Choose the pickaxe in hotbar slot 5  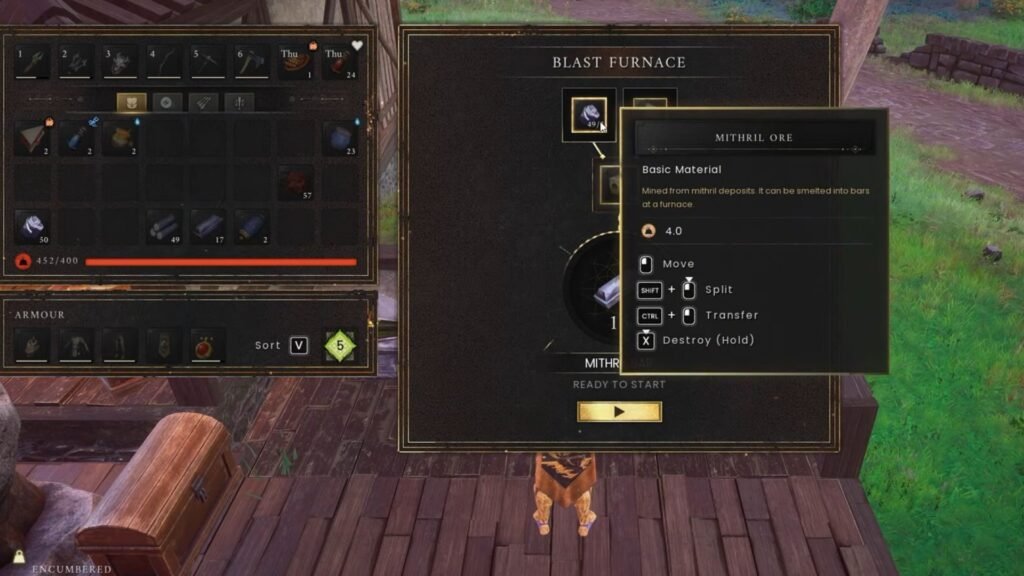click(x=208, y=62)
